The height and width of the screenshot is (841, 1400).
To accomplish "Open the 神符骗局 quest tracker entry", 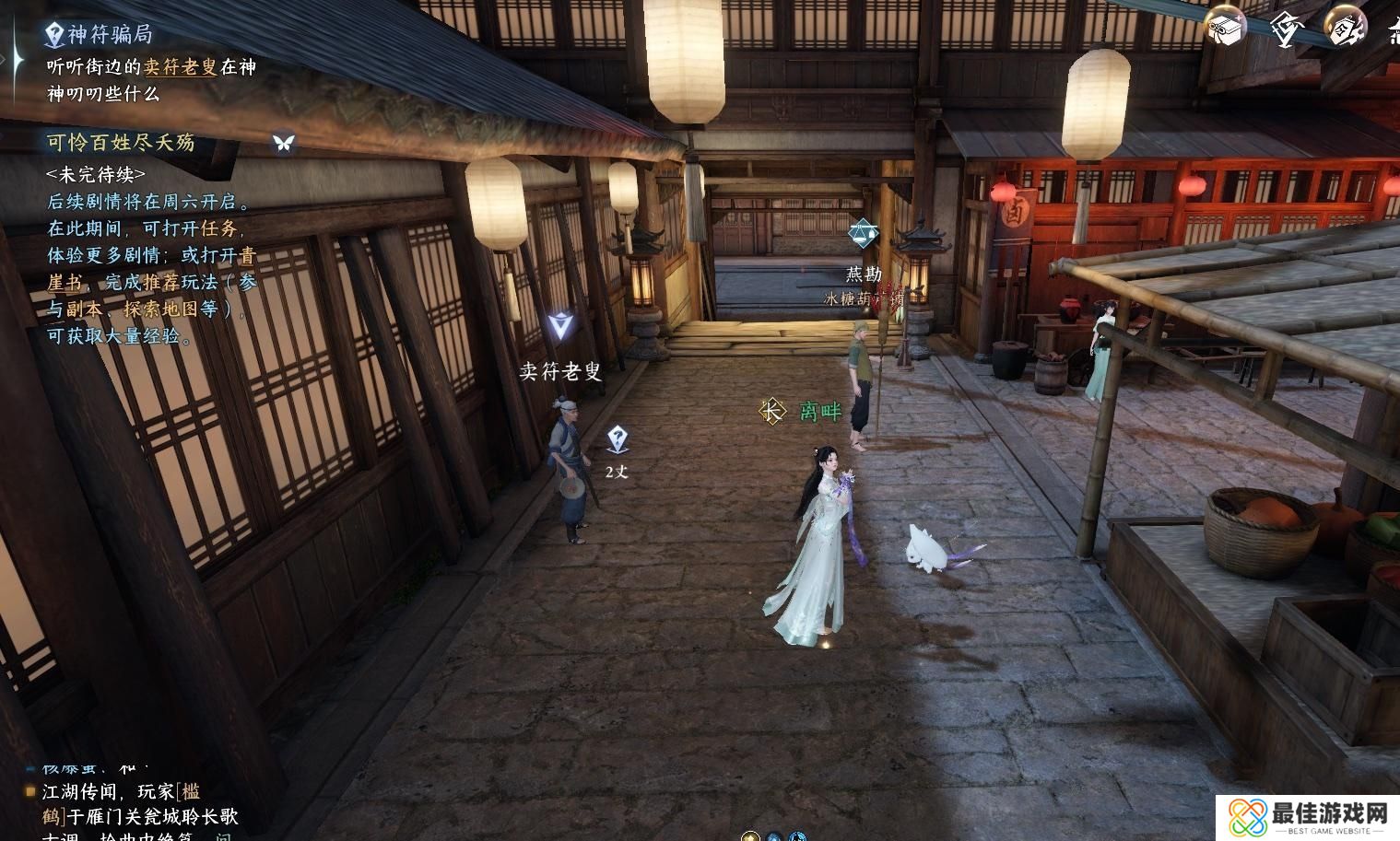I will 109,35.
